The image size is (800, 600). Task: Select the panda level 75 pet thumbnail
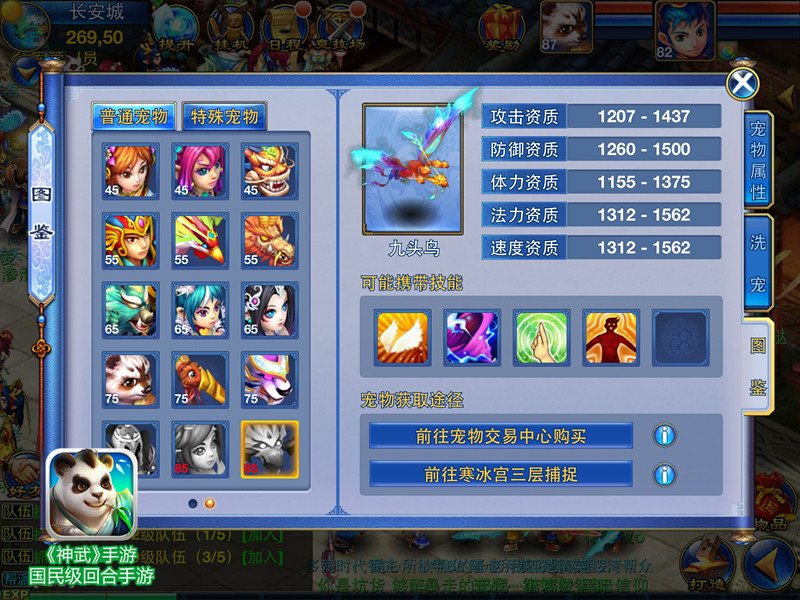click(x=131, y=379)
